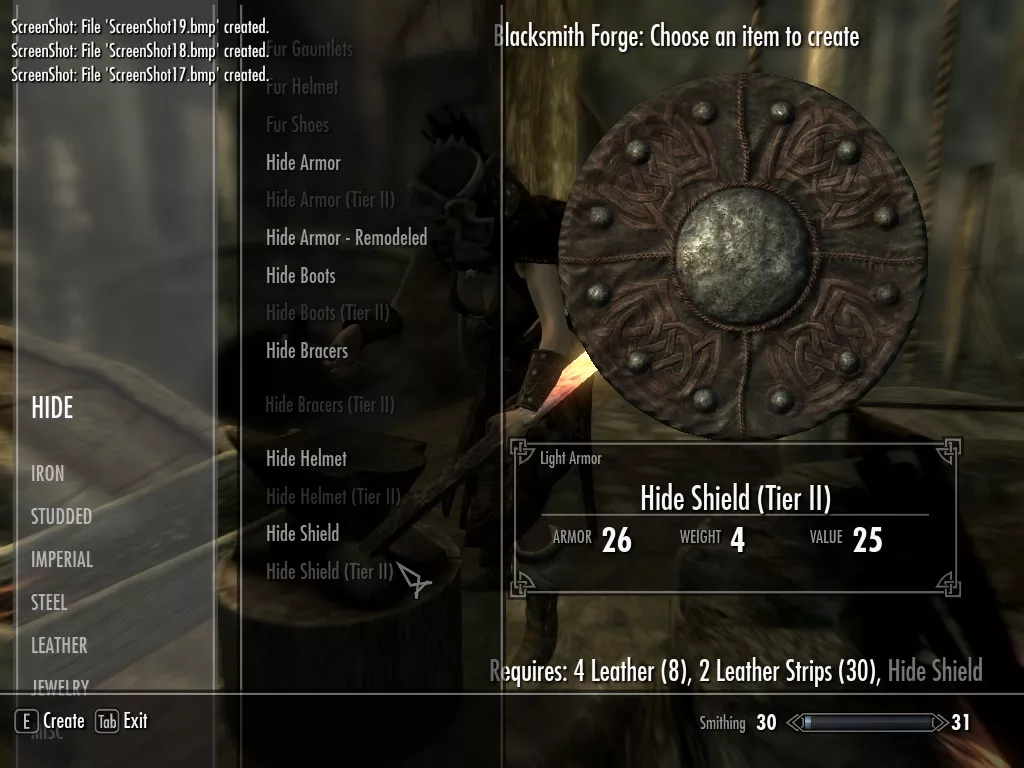Select the Iron crafting category

(48, 474)
